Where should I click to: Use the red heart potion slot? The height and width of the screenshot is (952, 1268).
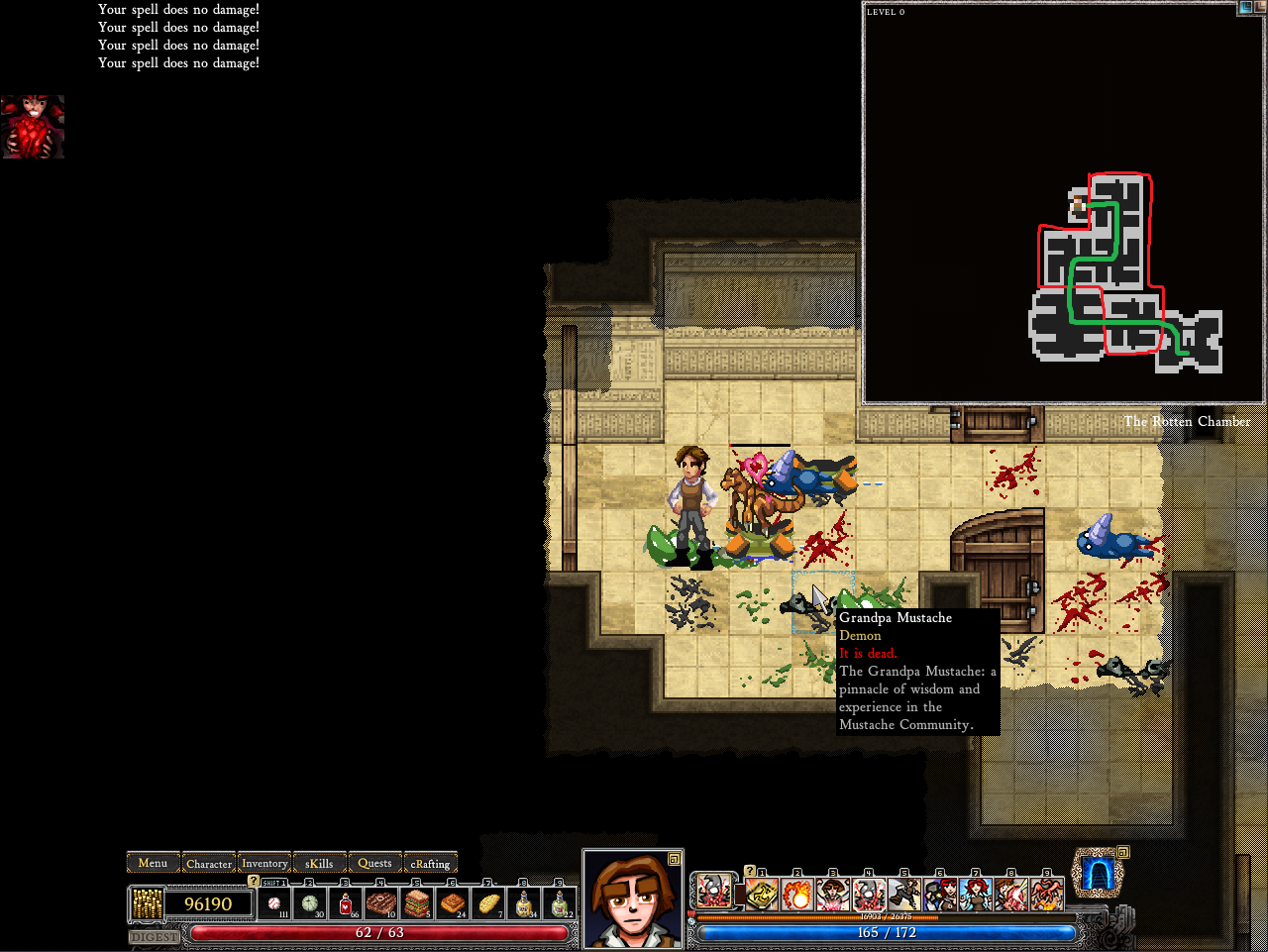346,903
